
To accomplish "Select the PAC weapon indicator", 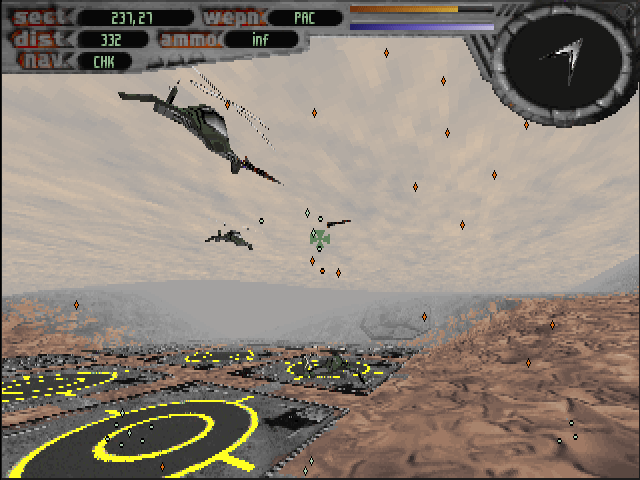I will pyautogui.click(x=304, y=17).
